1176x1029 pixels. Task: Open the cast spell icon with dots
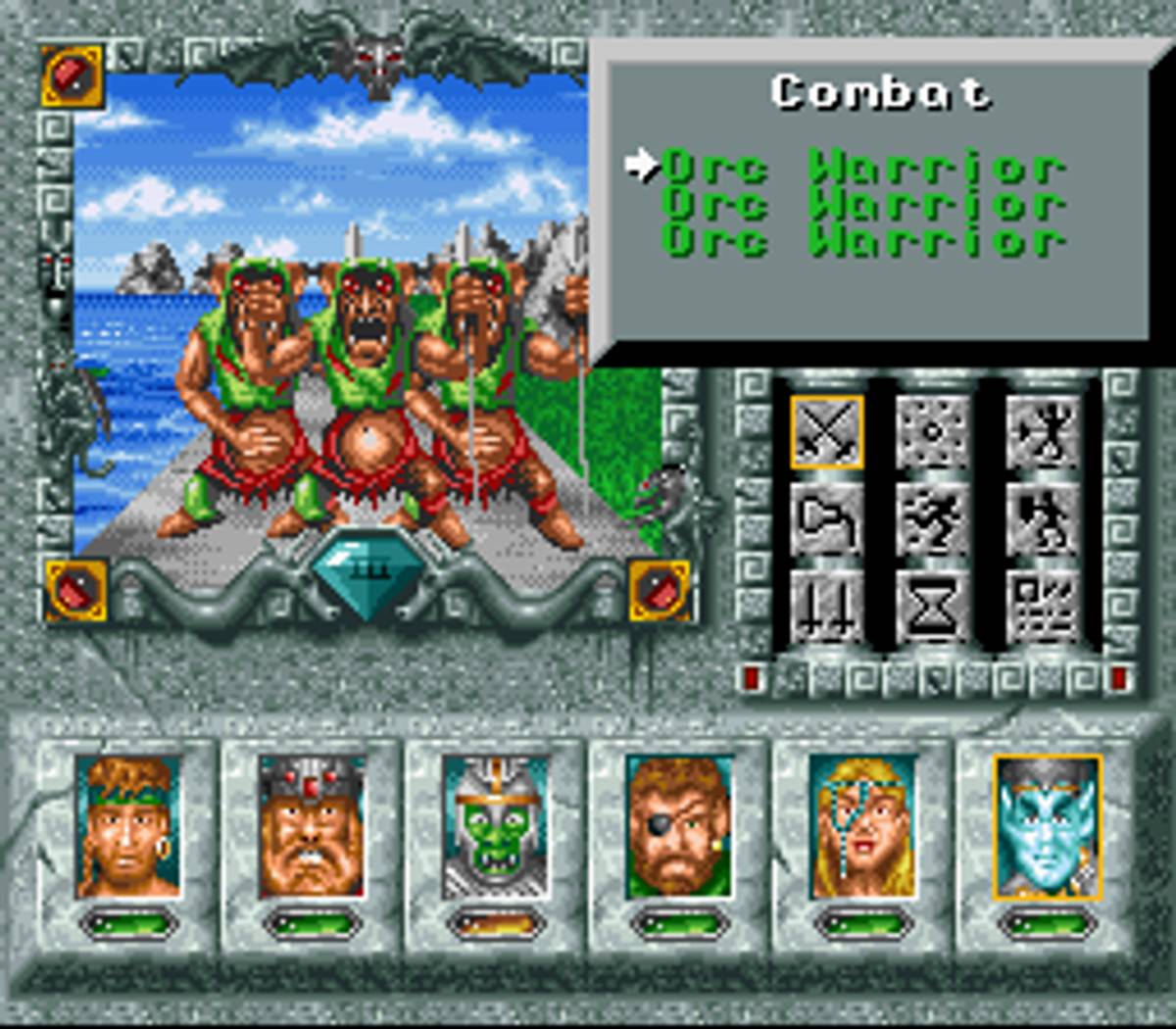(933, 432)
